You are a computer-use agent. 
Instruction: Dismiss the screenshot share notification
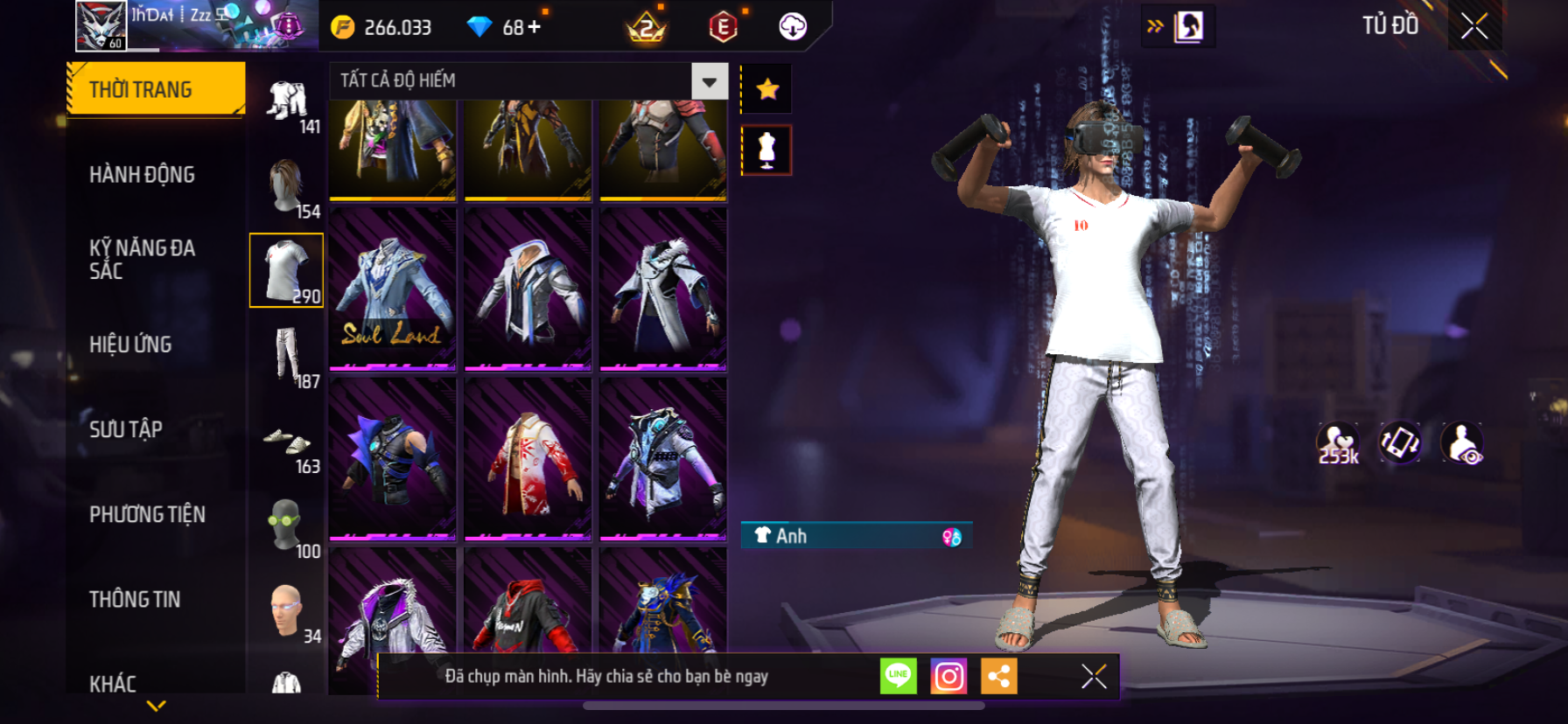click(1094, 676)
